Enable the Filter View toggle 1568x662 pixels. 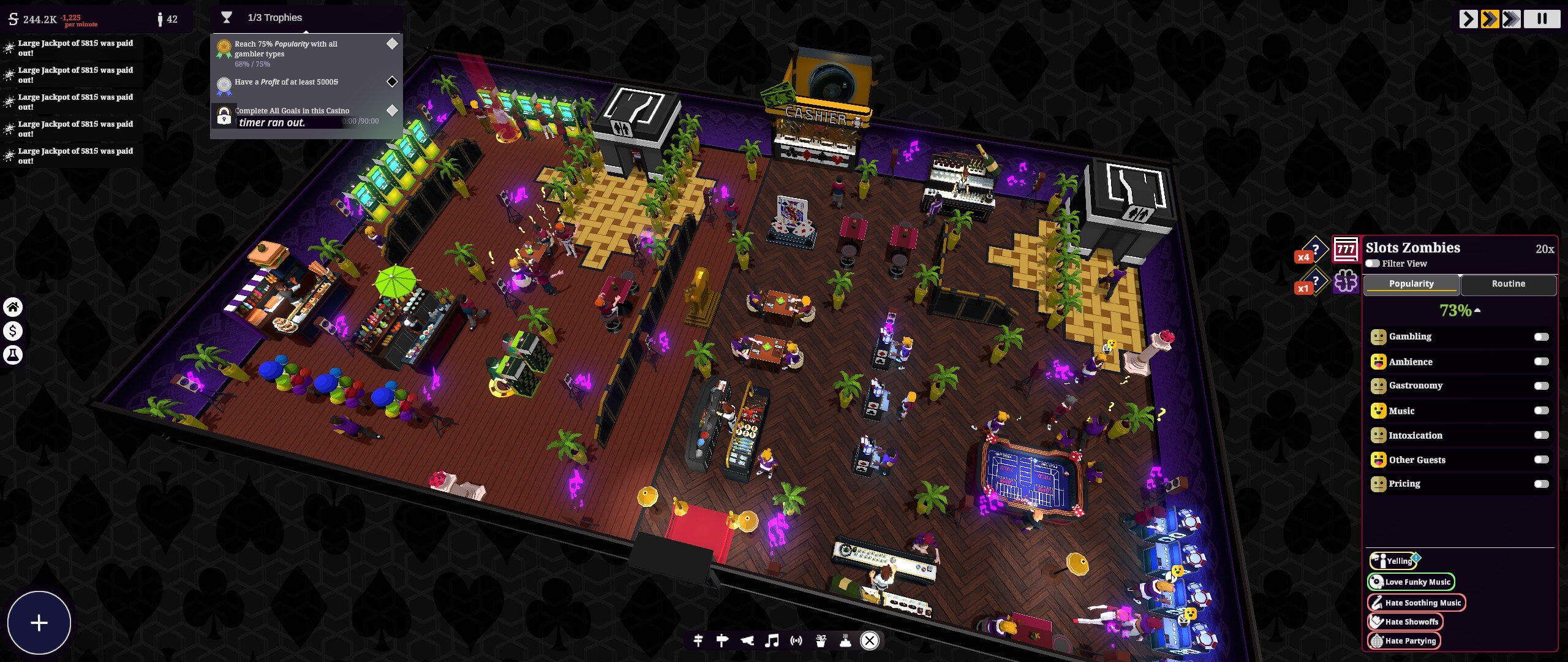1373,263
